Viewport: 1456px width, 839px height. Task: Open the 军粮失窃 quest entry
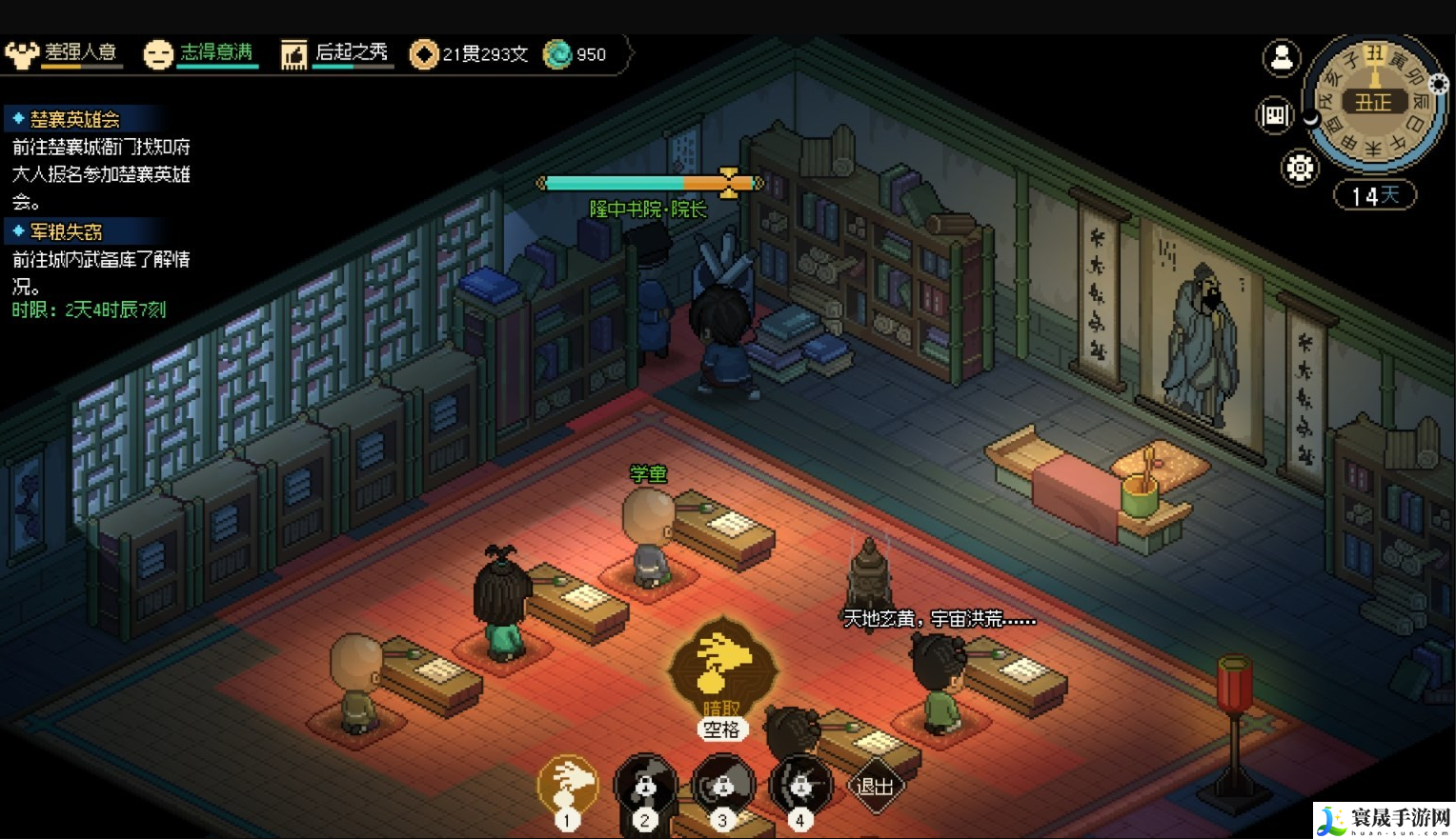tap(66, 231)
